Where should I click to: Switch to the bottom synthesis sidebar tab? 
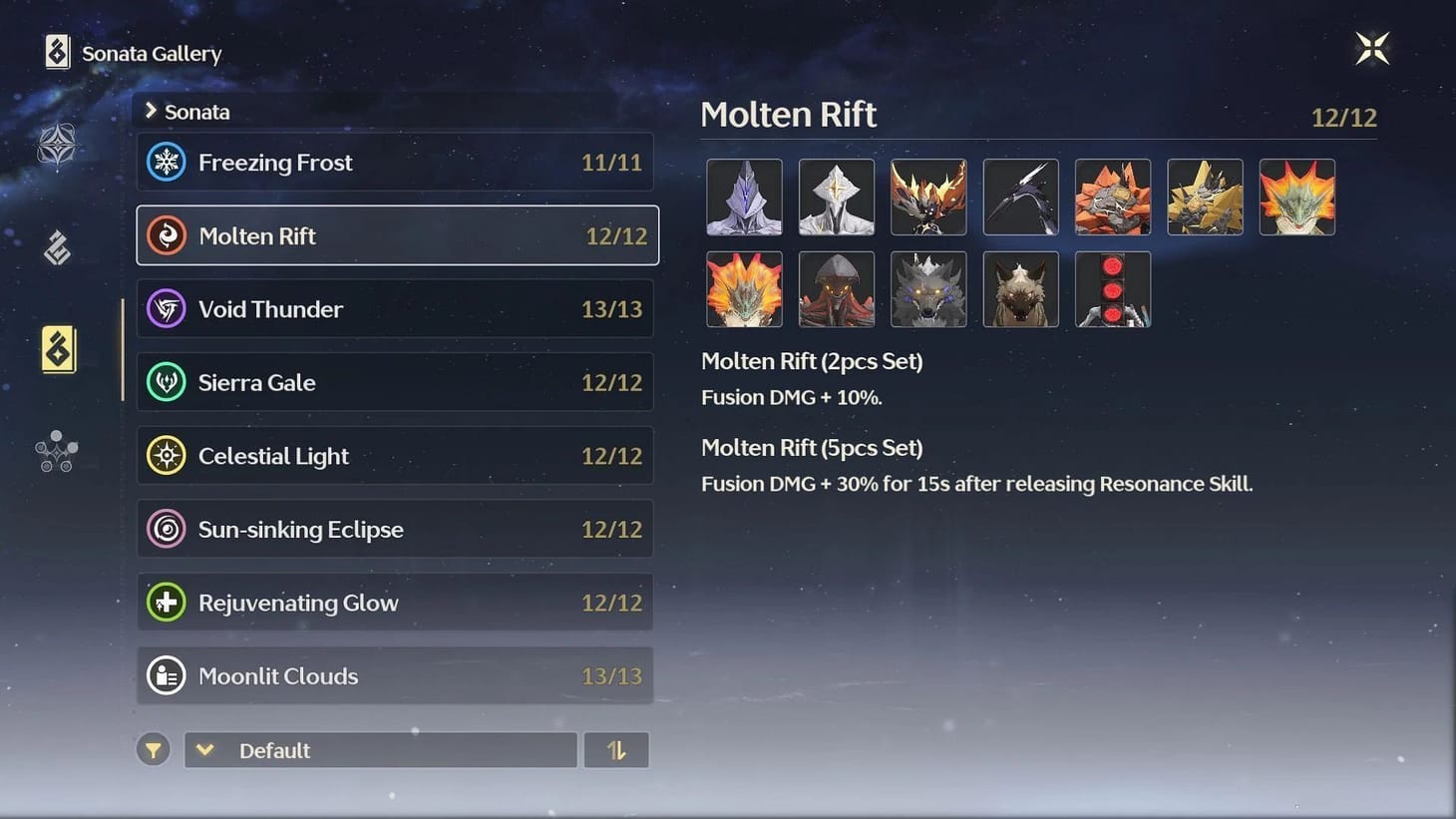pos(57,451)
